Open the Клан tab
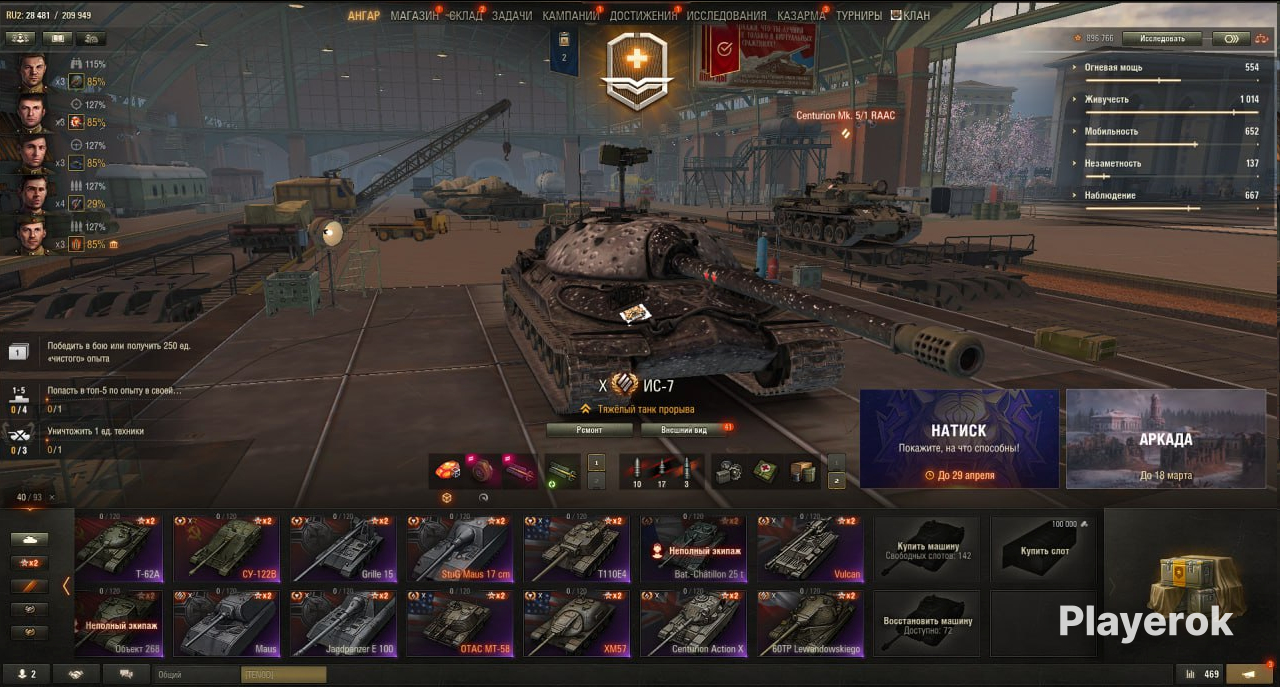The image size is (1280, 687). [x=910, y=16]
